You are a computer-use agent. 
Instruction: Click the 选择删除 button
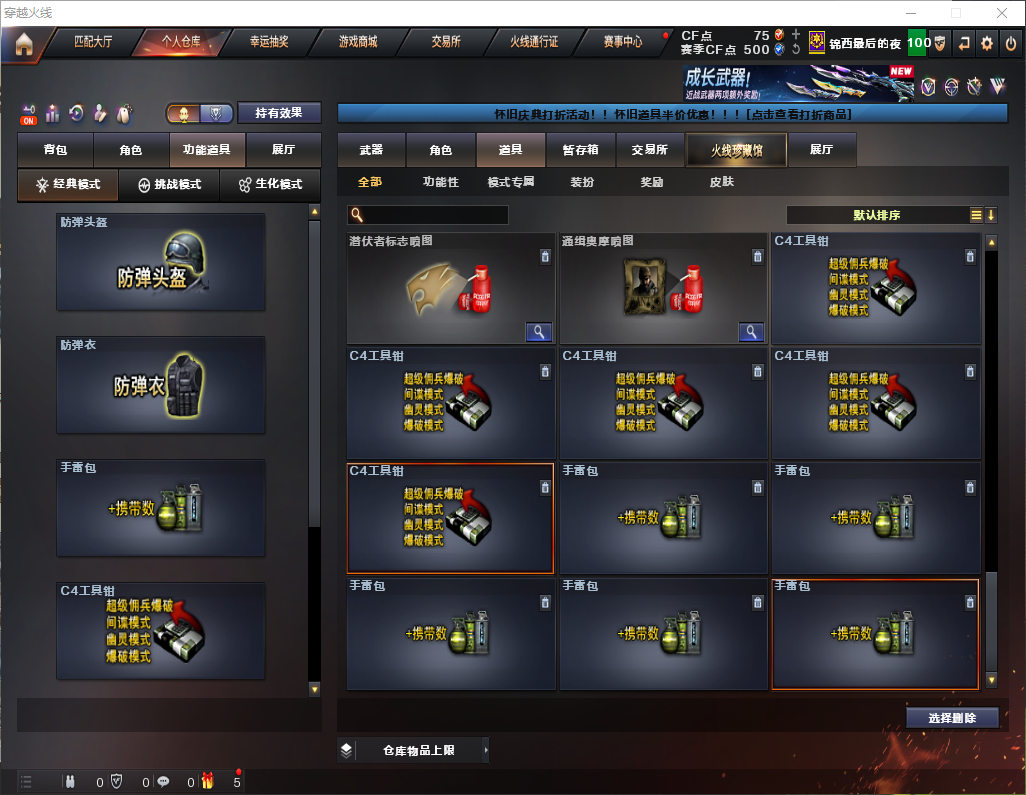tap(951, 718)
